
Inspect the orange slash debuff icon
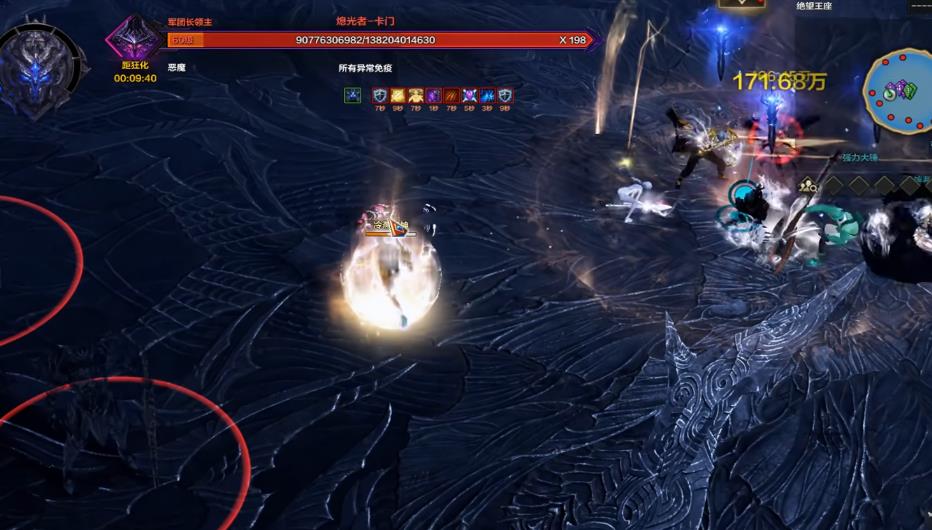(x=451, y=96)
